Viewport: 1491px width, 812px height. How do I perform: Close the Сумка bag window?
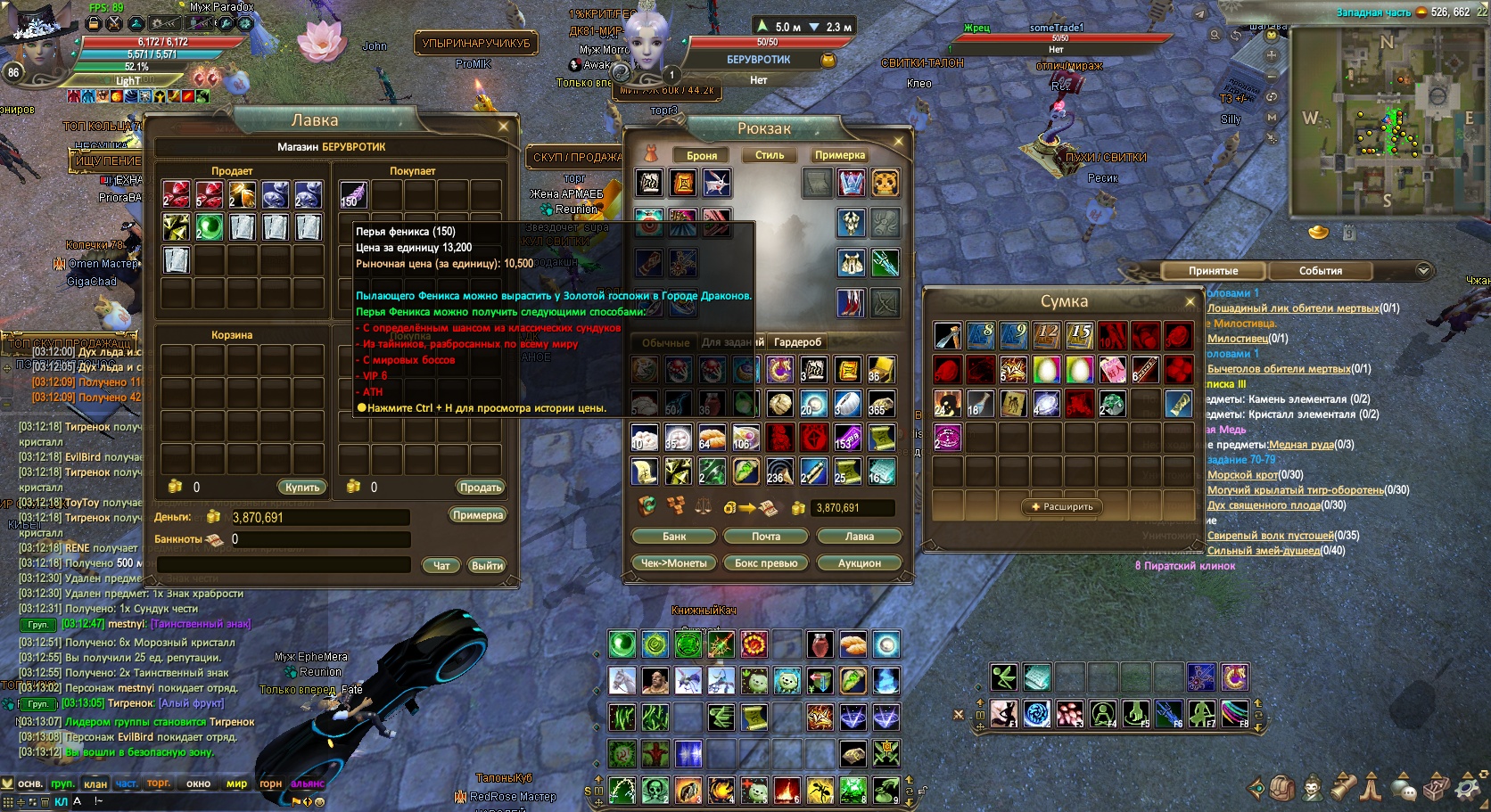1190,302
